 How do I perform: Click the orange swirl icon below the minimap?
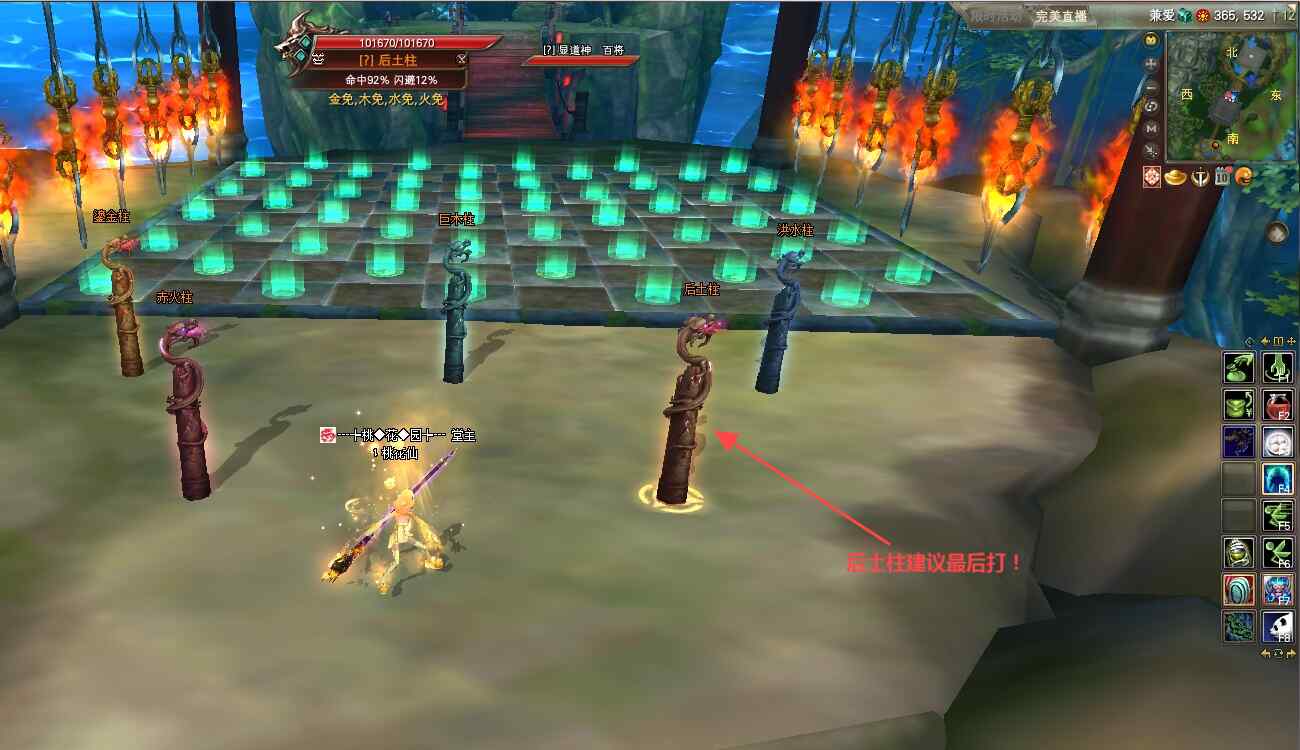pos(1245,178)
